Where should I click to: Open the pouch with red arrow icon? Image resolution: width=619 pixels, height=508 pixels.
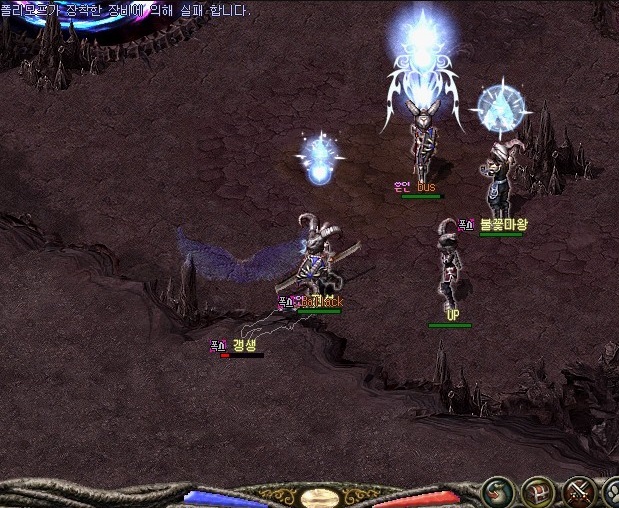496,492
